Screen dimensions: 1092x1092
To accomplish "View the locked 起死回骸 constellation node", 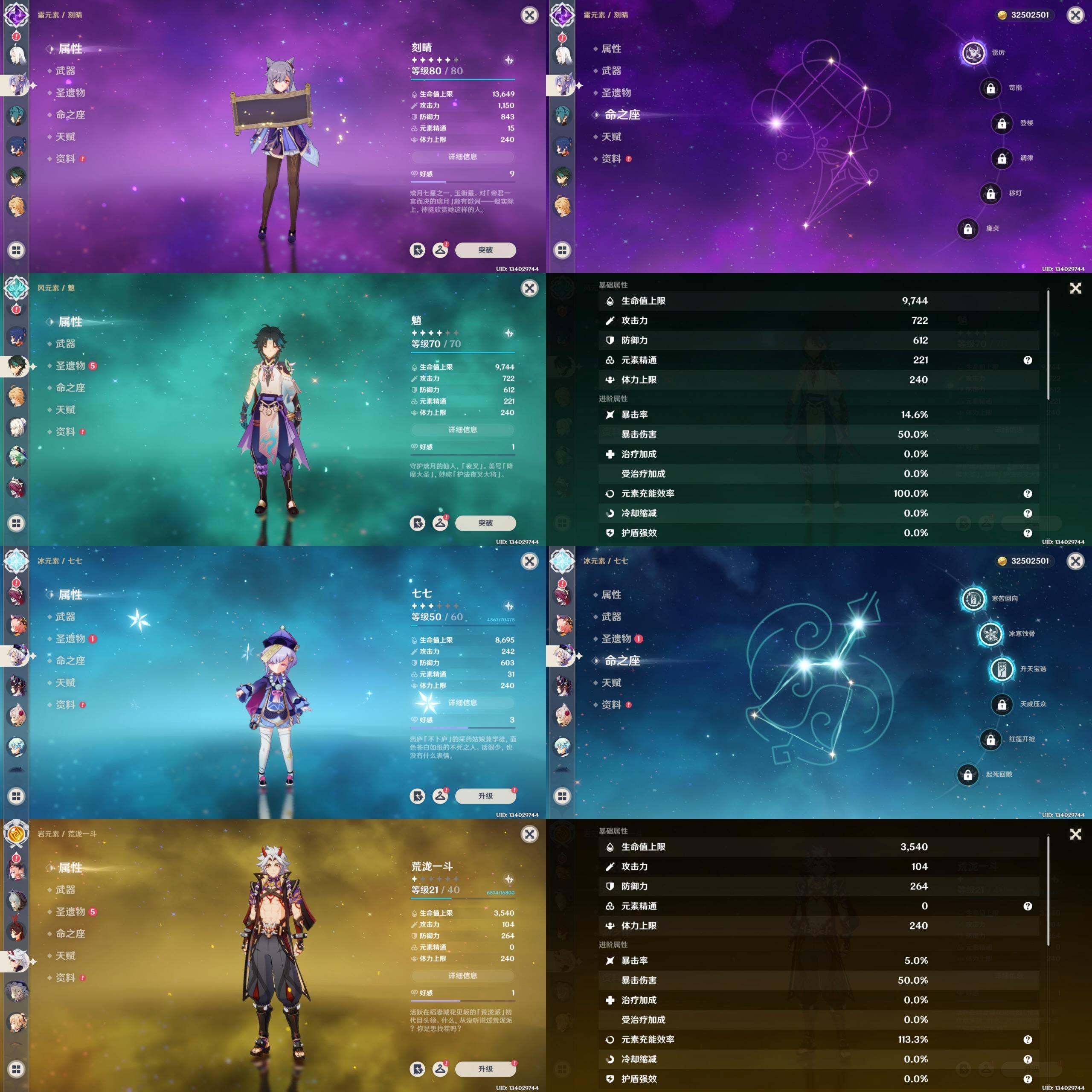I will tap(967, 774).
